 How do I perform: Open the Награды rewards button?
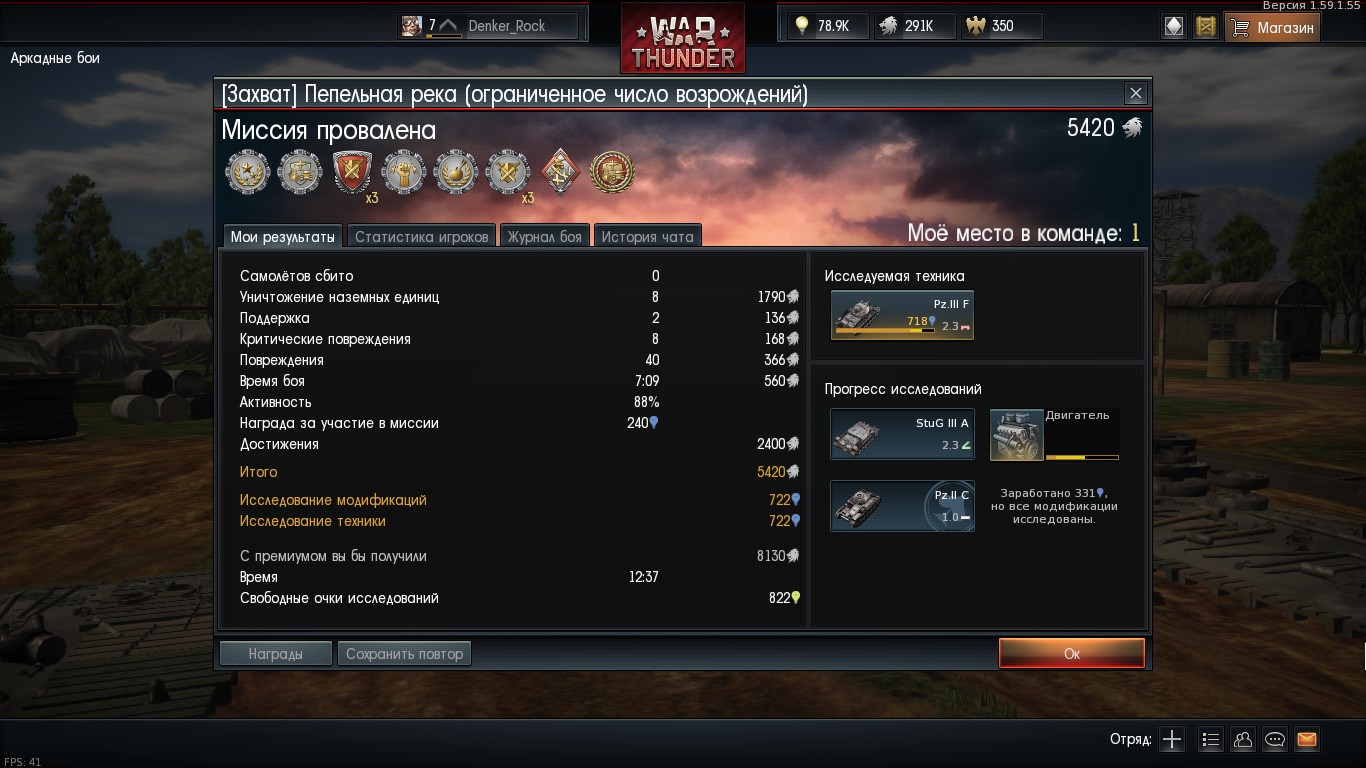coord(275,653)
